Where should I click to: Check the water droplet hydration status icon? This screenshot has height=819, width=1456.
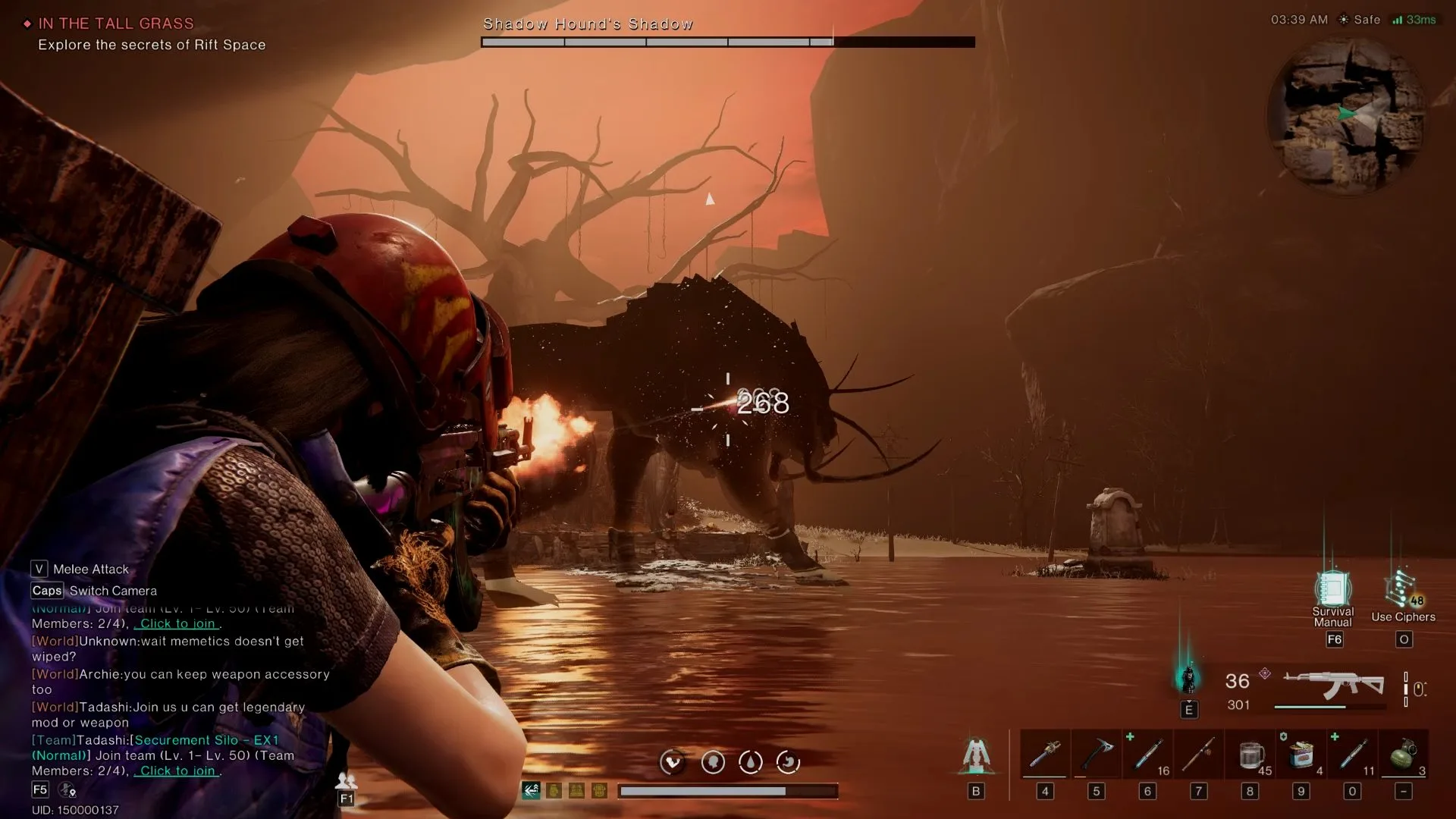[x=751, y=762]
